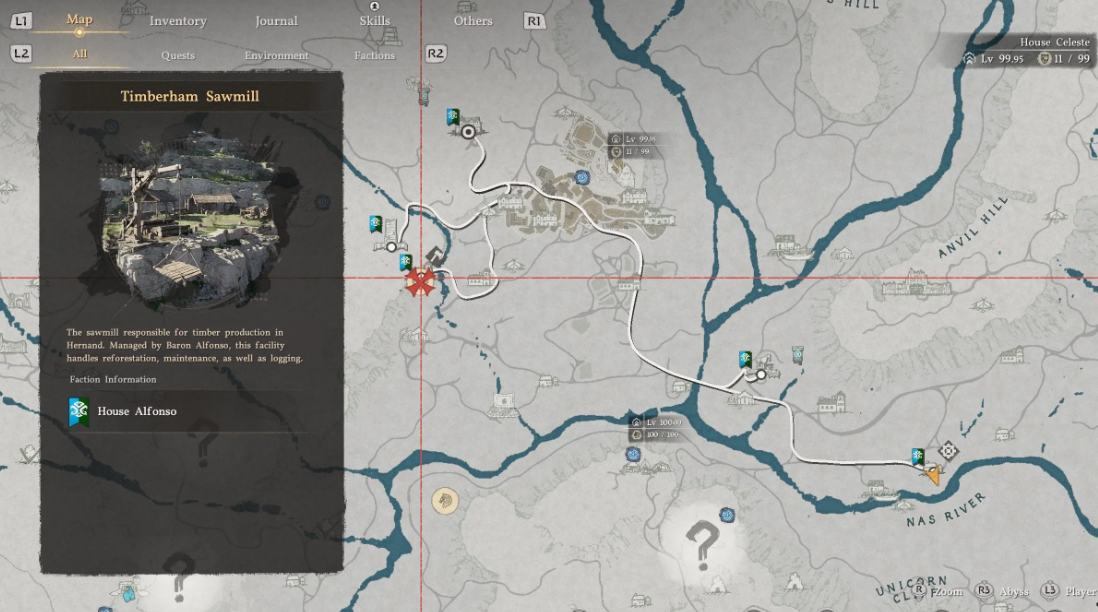The image size is (1098, 612).
Task: Open the Journal tab
Action: [276, 21]
